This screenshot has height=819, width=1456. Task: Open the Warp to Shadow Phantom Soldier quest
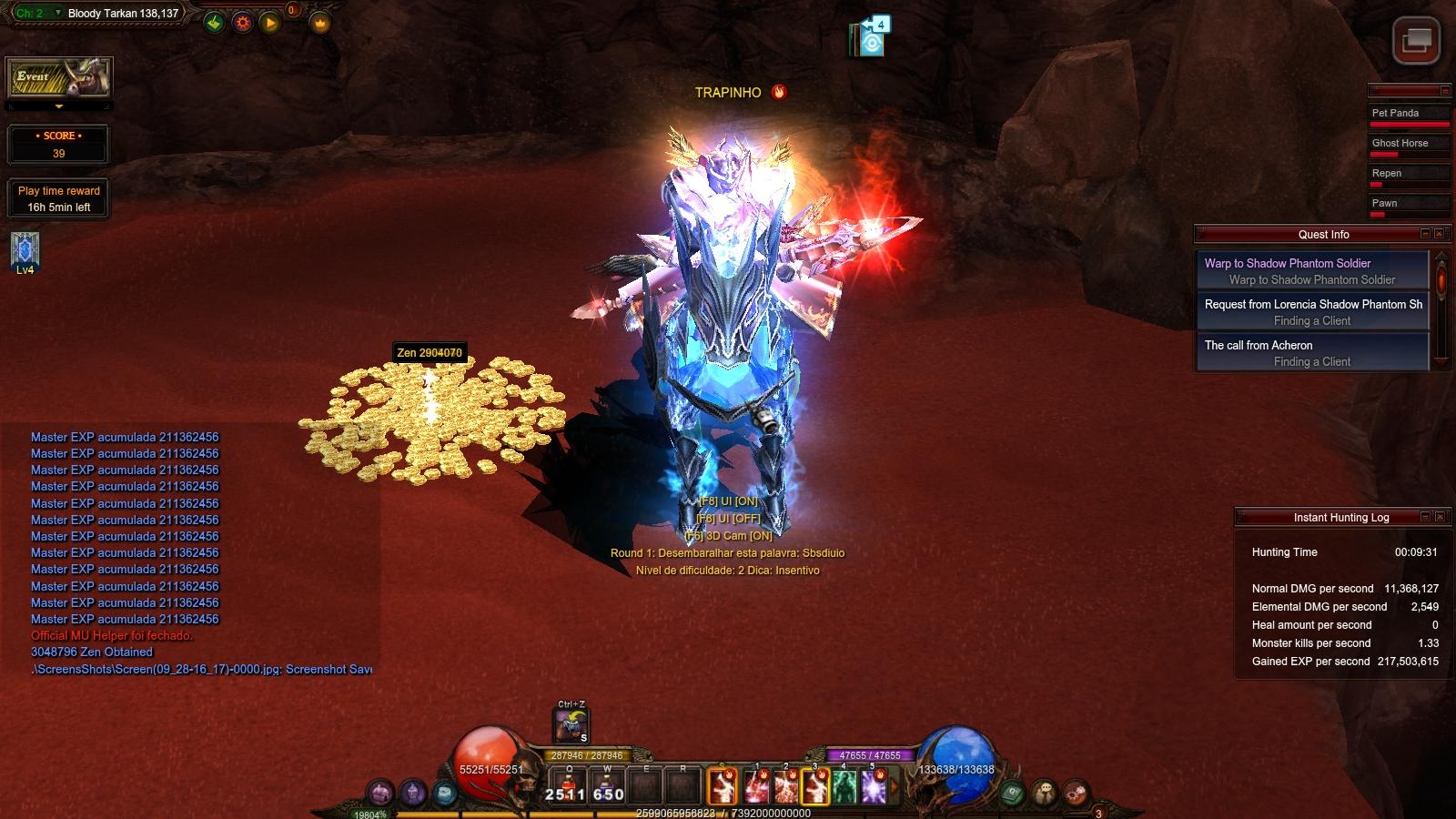(x=1312, y=271)
